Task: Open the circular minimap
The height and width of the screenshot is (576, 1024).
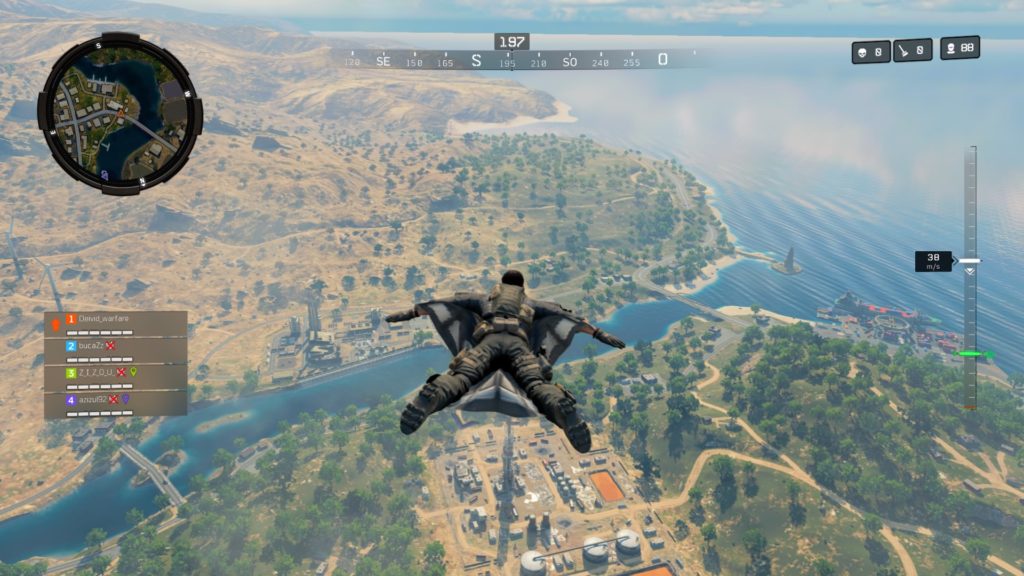Action: click(x=120, y=114)
